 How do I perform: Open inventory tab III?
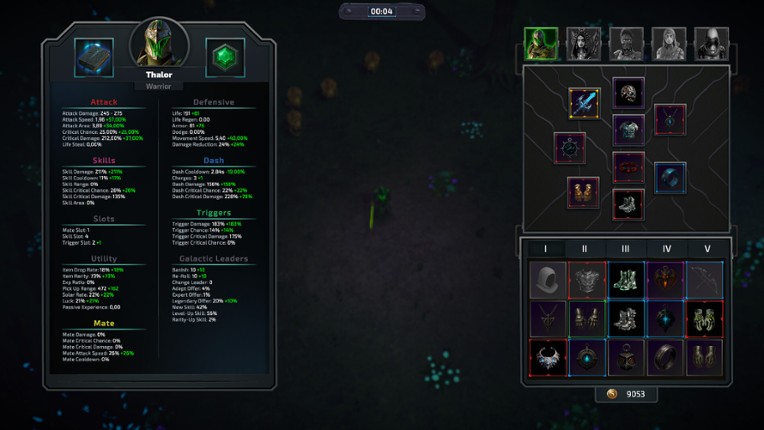pos(625,249)
